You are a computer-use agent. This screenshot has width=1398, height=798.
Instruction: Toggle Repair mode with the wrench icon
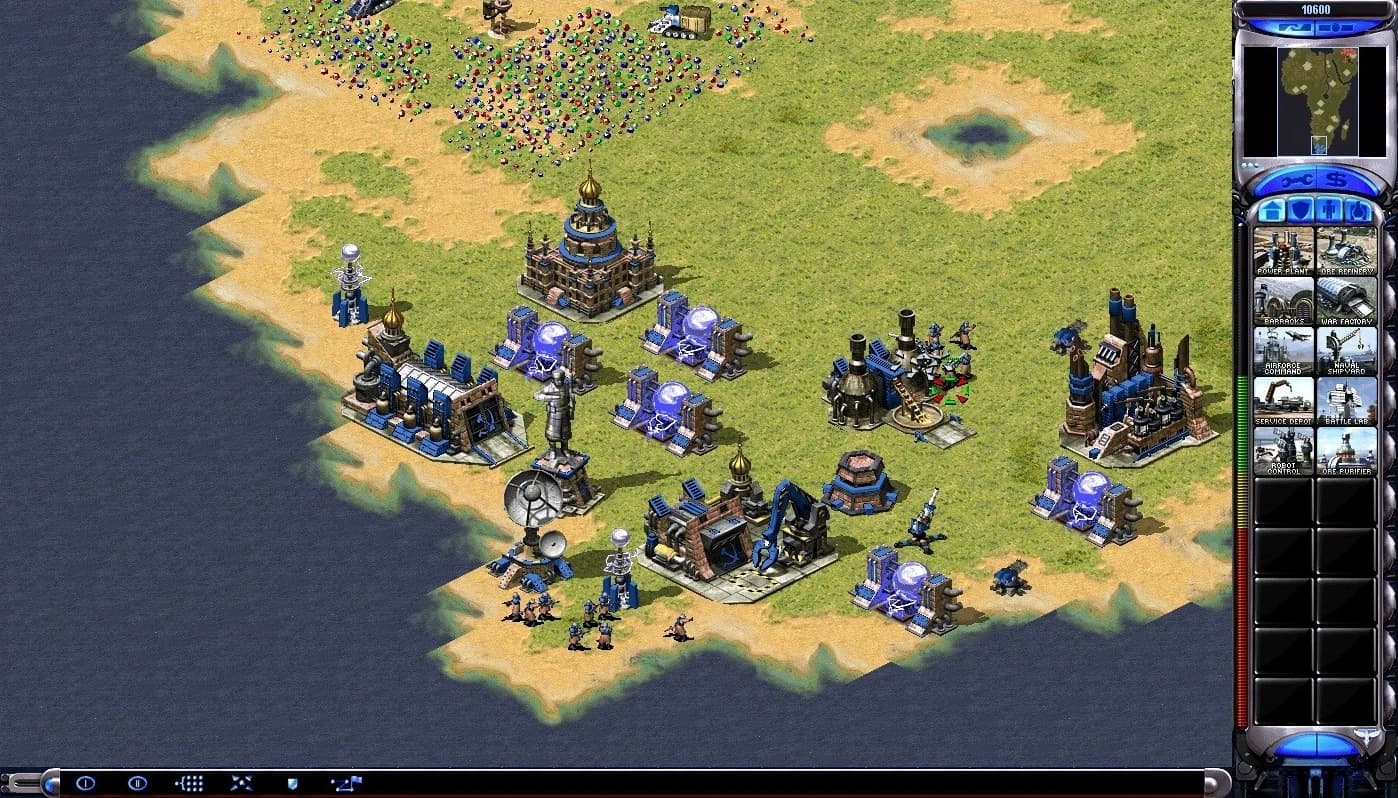(x=1298, y=178)
